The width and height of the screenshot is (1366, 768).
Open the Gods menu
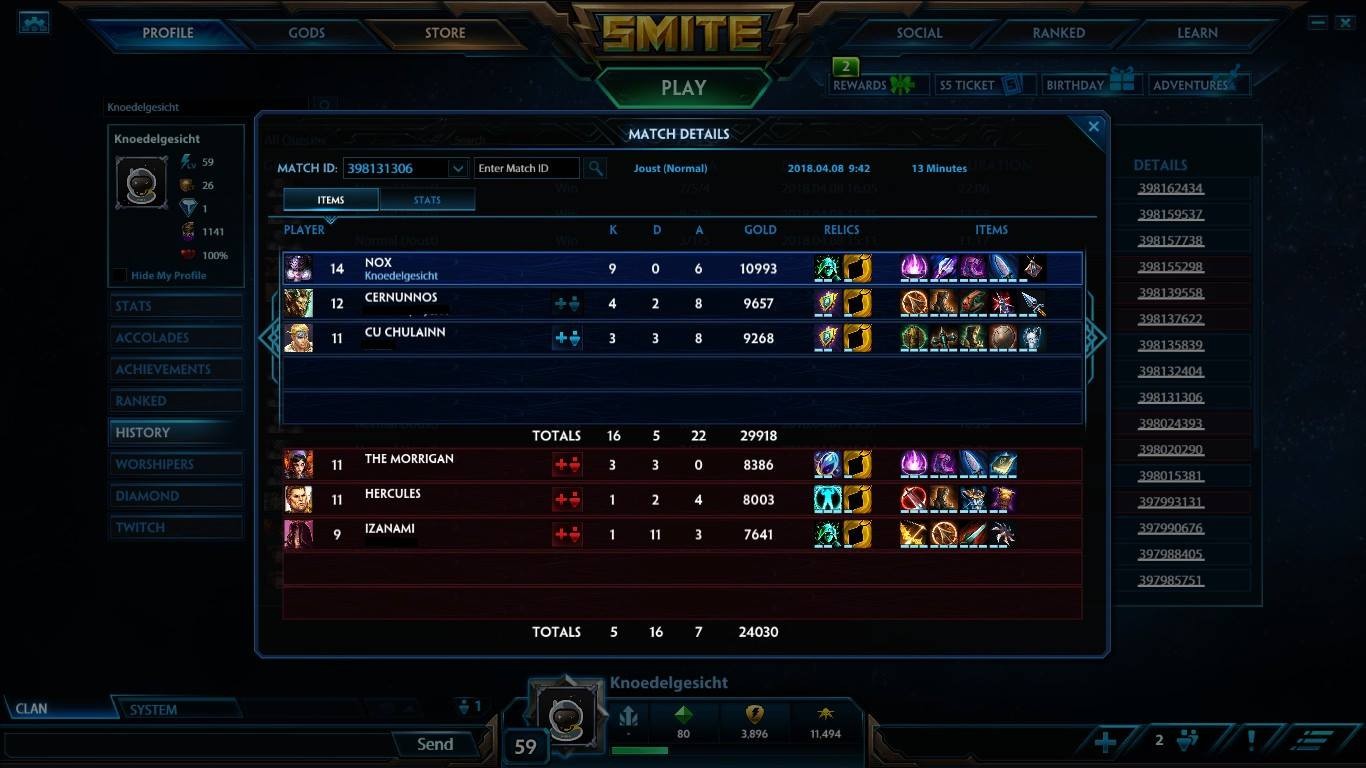pos(306,33)
